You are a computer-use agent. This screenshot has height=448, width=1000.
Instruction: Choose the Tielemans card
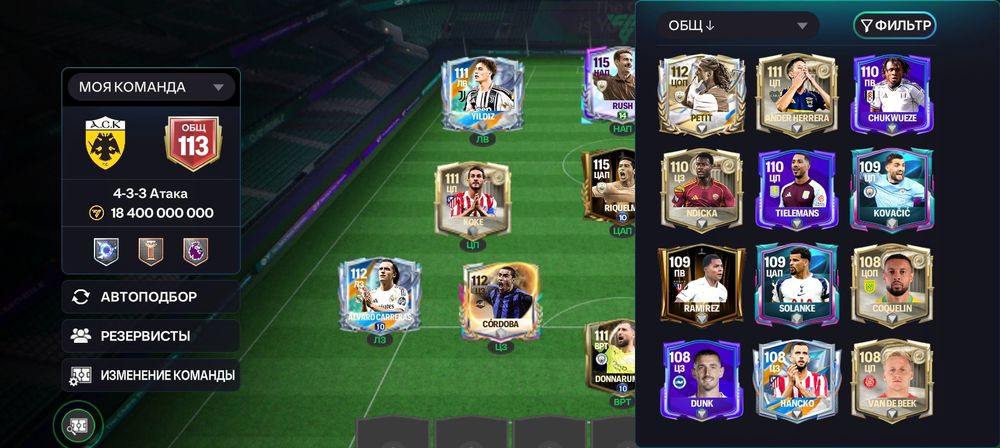(x=797, y=190)
